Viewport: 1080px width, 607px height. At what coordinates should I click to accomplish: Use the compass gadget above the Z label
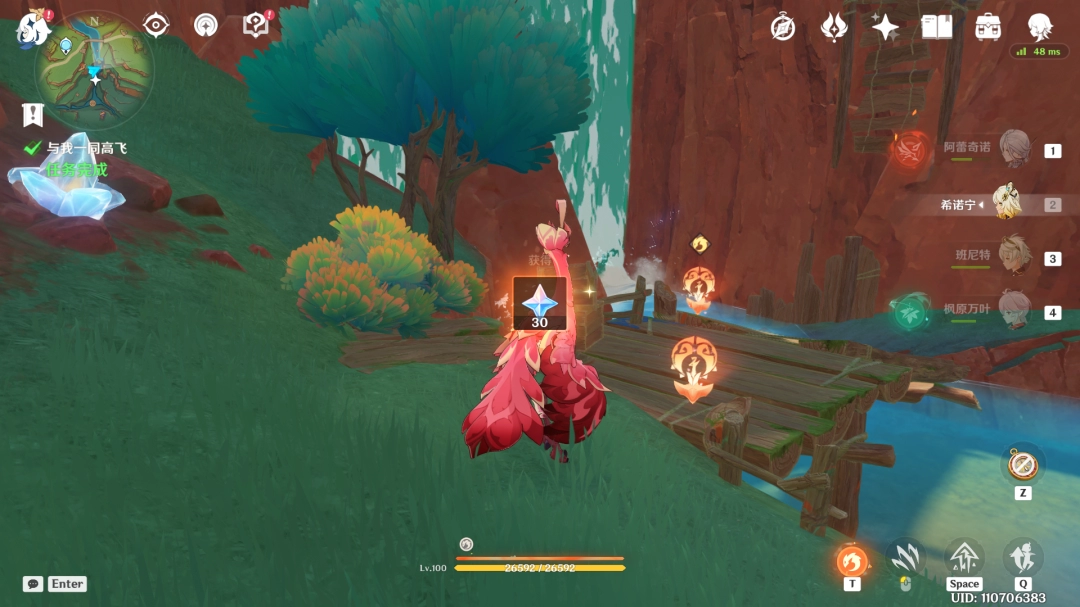[1021, 464]
